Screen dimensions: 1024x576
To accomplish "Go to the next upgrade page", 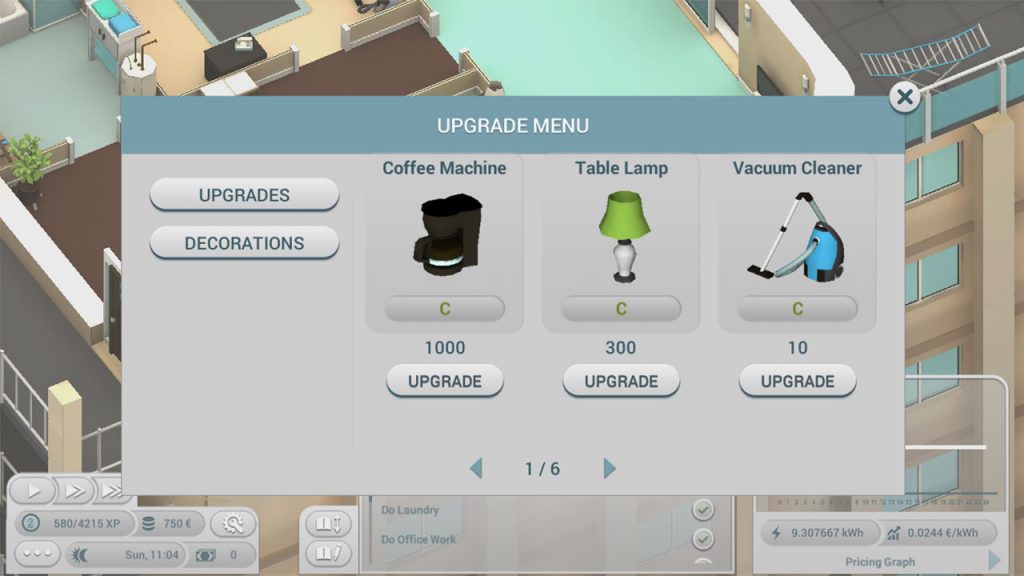I will (610, 468).
